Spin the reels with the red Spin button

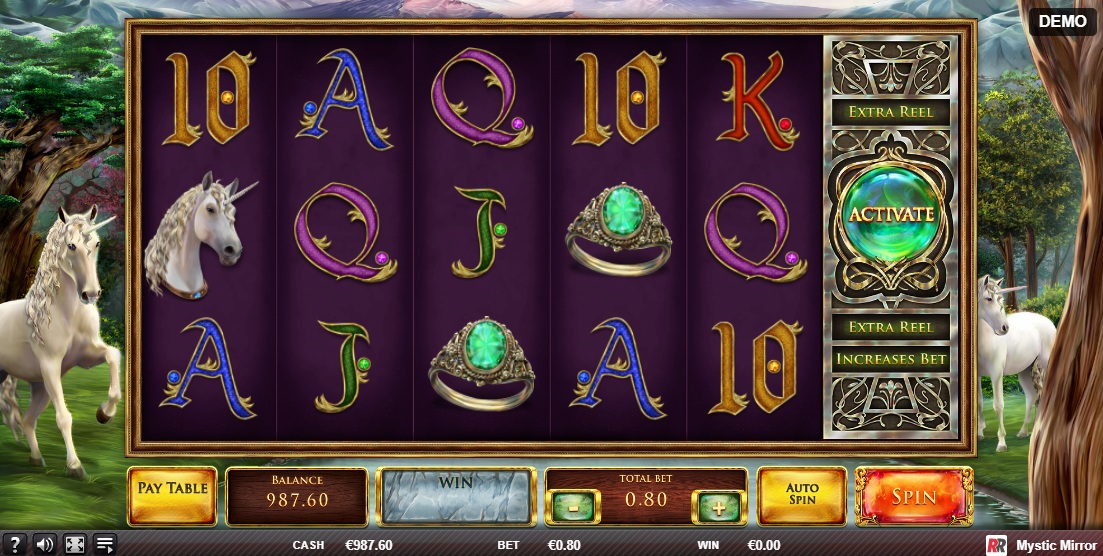pyautogui.click(x=914, y=496)
